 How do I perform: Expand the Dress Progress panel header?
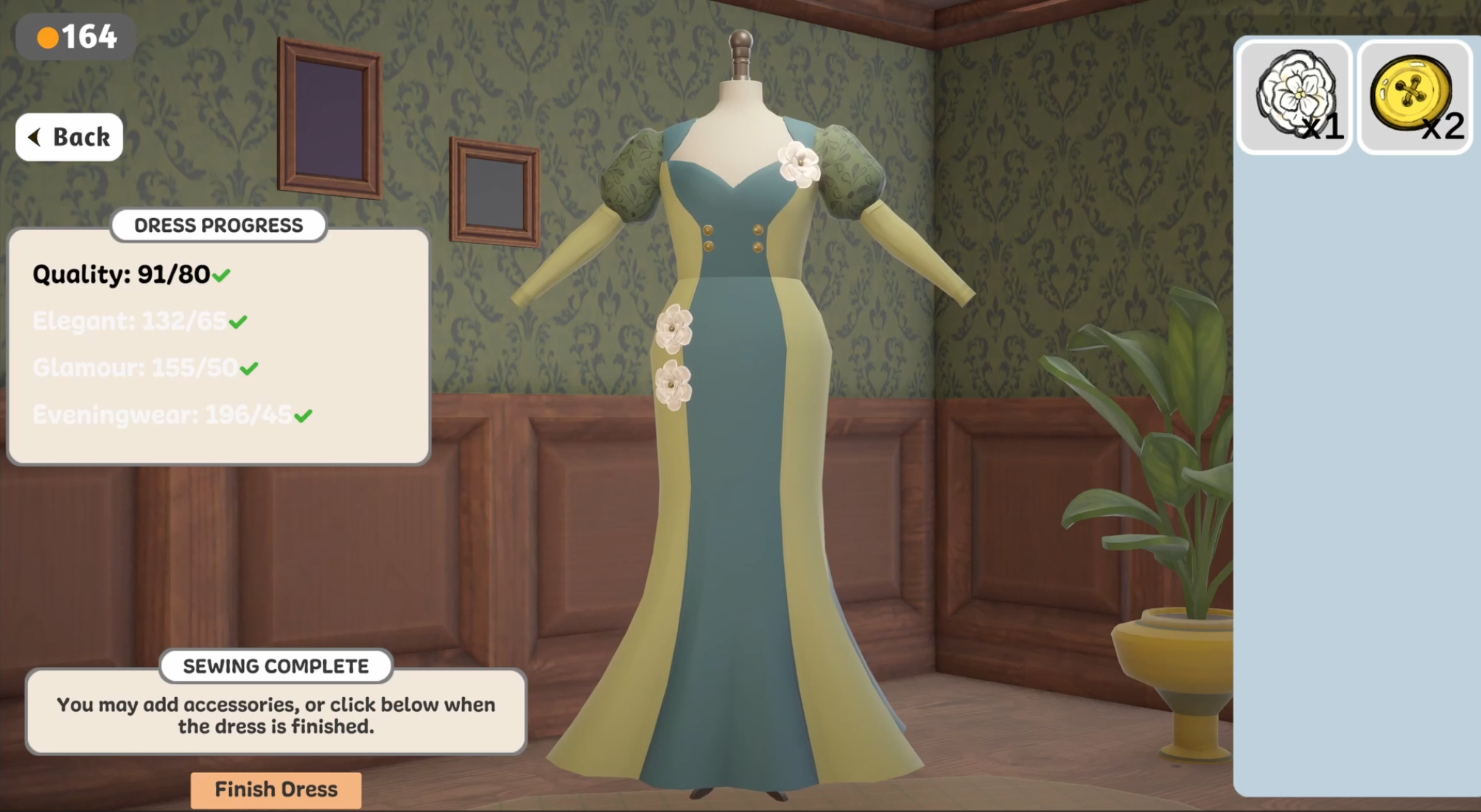[218, 225]
